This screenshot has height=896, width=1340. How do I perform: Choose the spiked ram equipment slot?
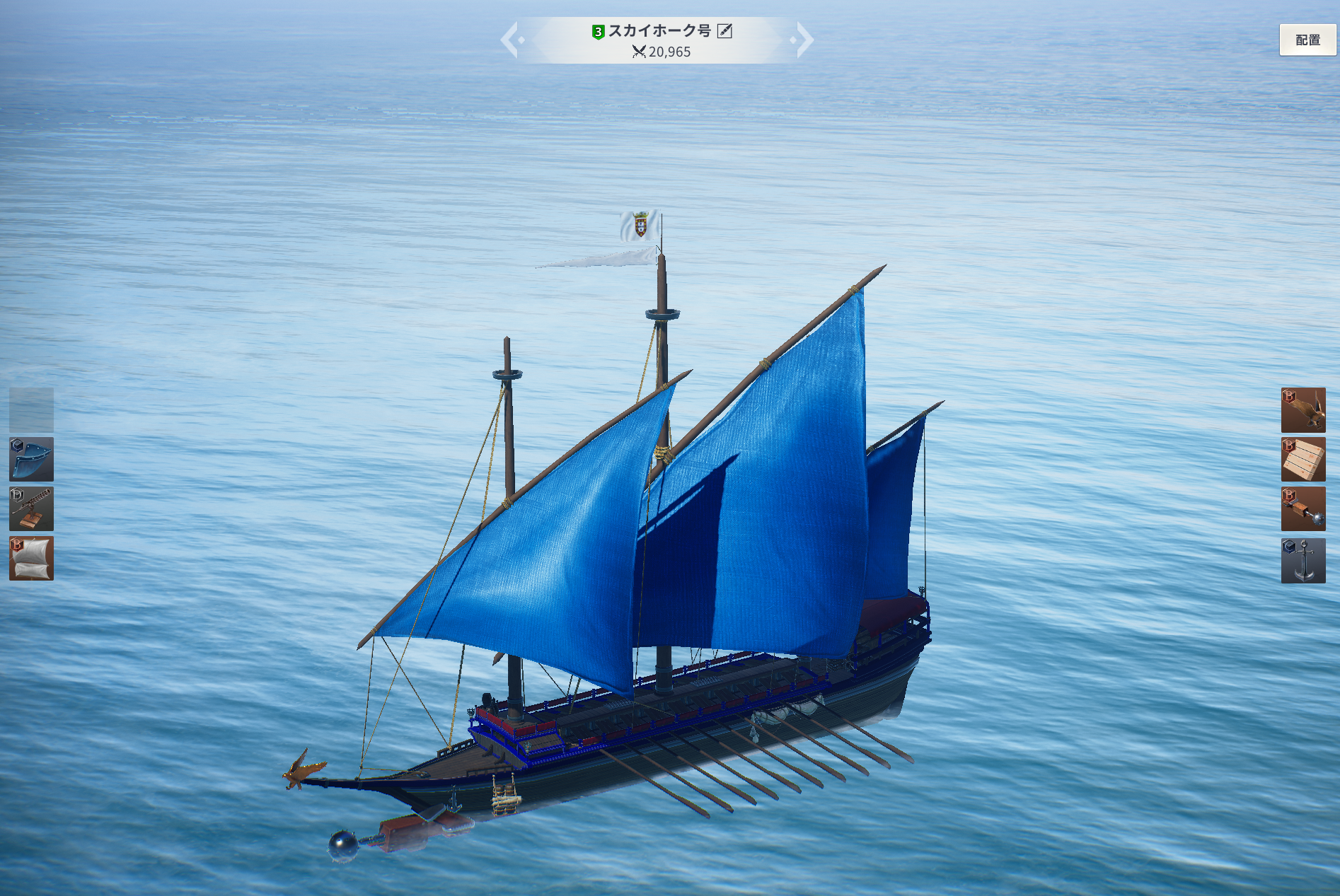pyautogui.click(x=1303, y=508)
